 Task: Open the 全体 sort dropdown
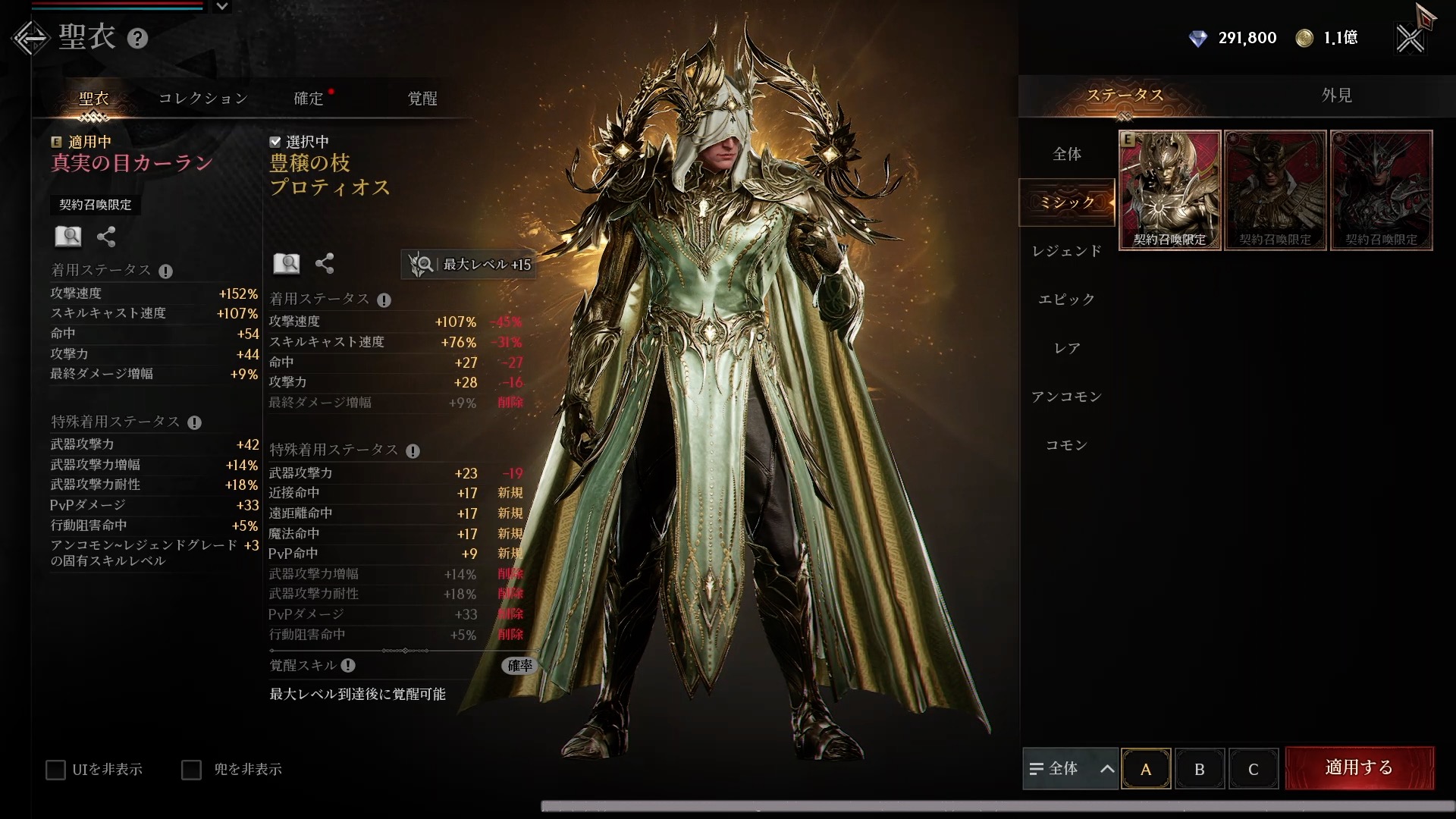coord(1070,769)
